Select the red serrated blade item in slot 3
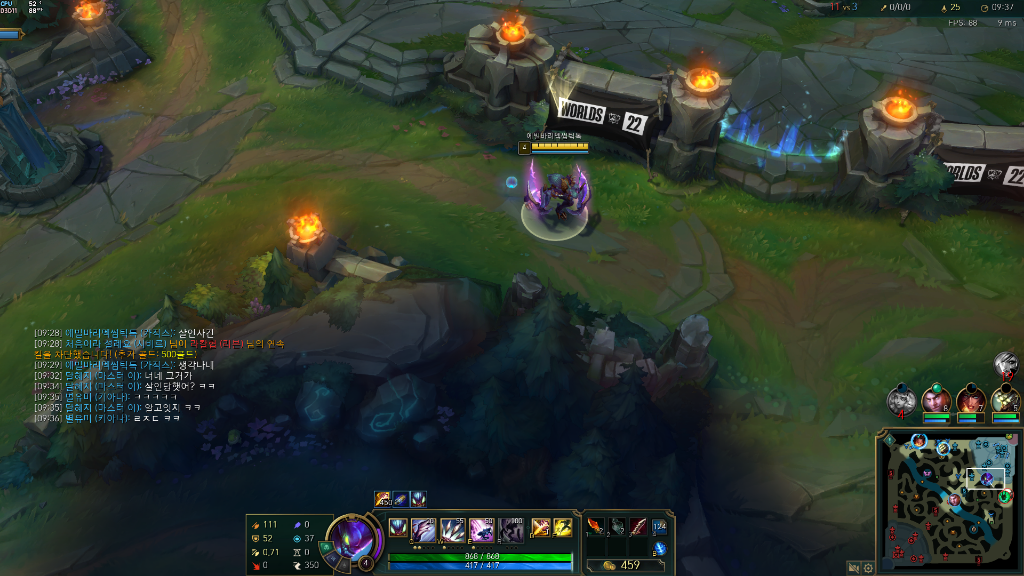Image resolution: width=1024 pixels, height=576 pixels. (637, 526)
